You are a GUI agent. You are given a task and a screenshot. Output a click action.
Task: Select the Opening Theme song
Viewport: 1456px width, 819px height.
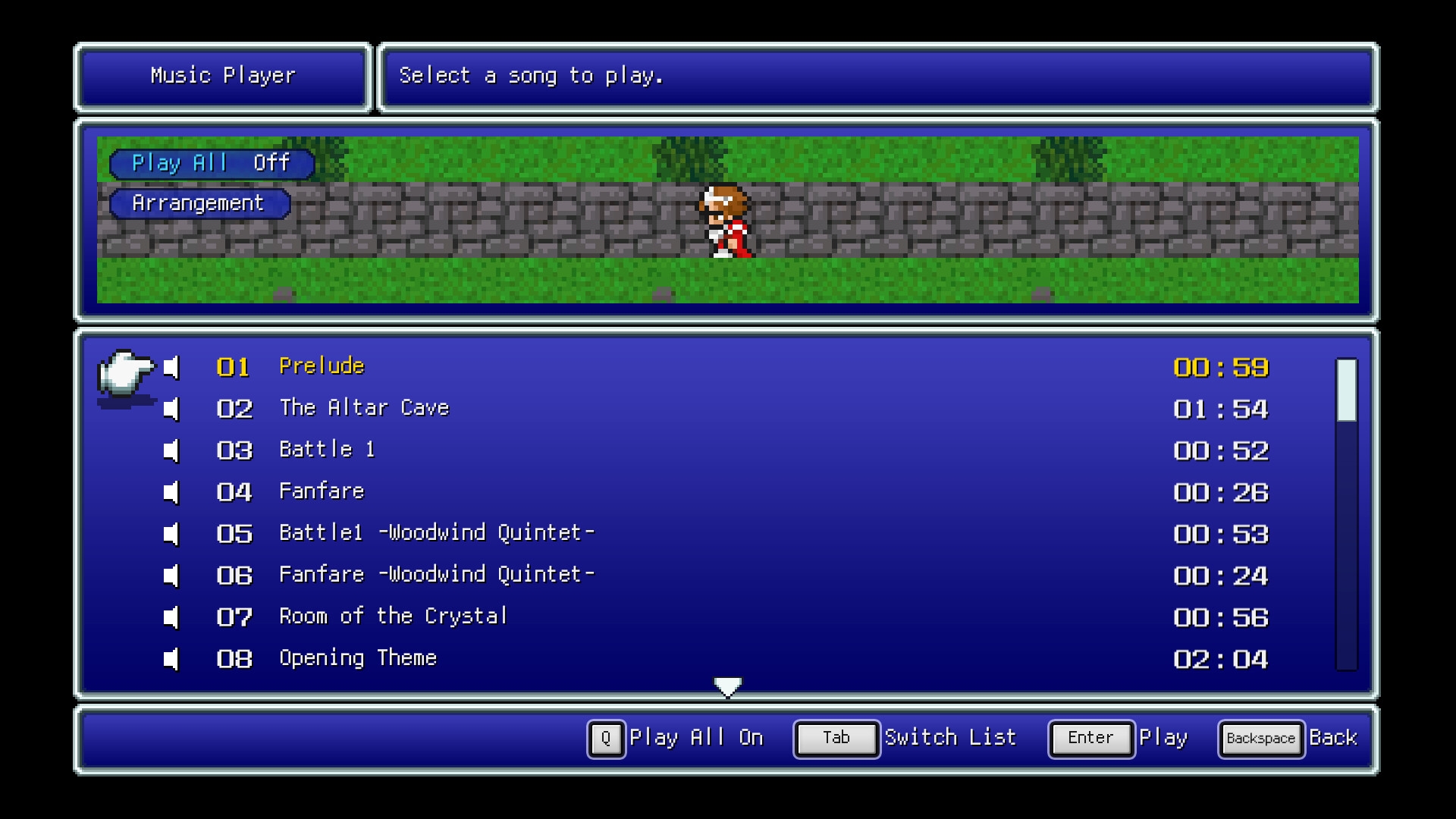click(x=358, y=659)
